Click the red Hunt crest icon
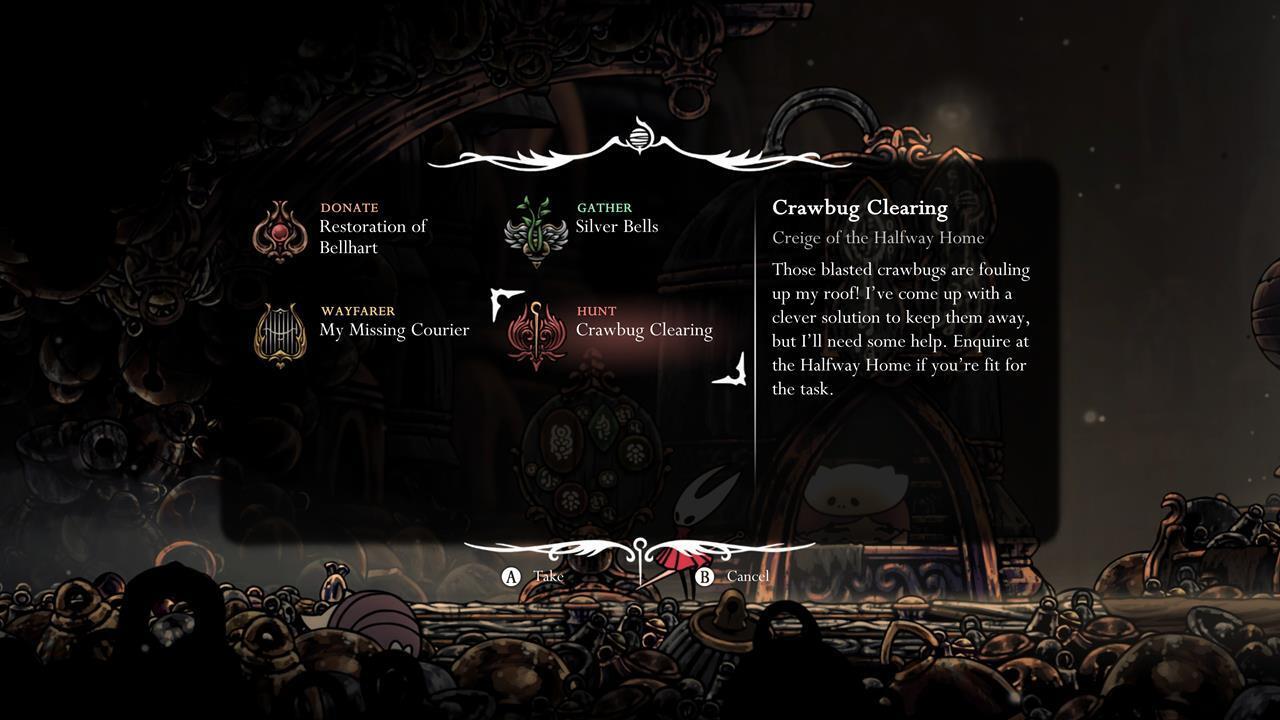The image size is (1280, 720). pos(538,330)
